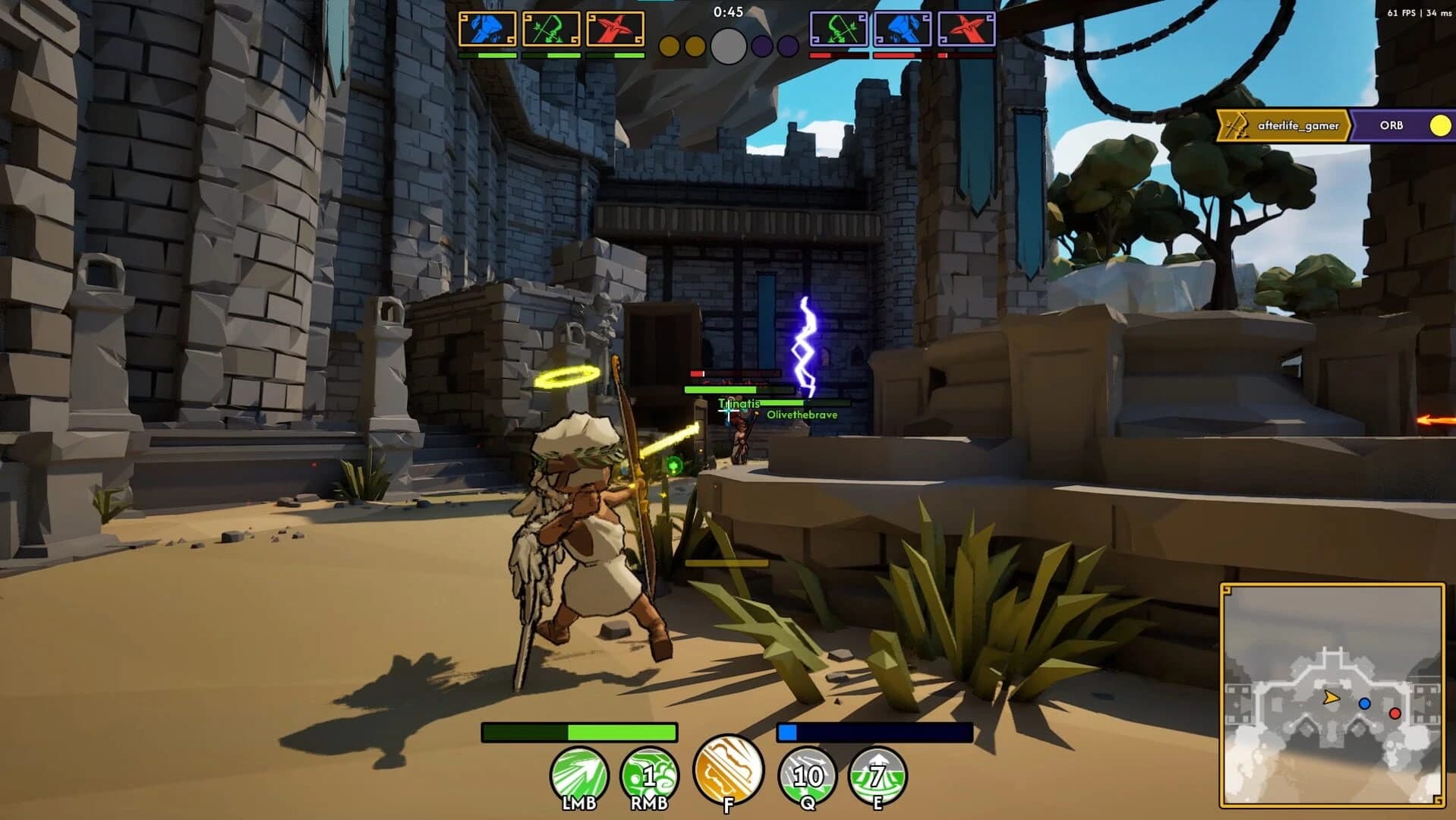Click the gray center round score marker

click(727, 46)
